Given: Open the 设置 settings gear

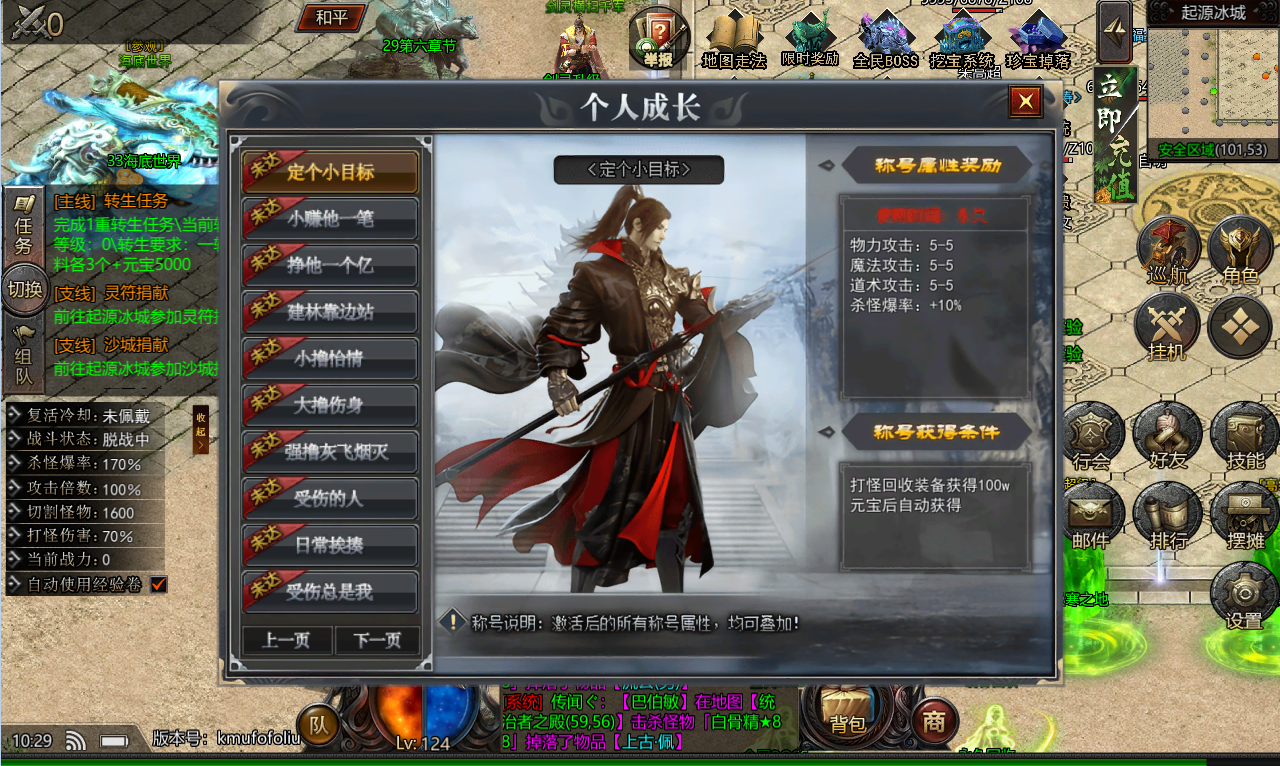Looking at the screenshot, I should coord(1244,597).
